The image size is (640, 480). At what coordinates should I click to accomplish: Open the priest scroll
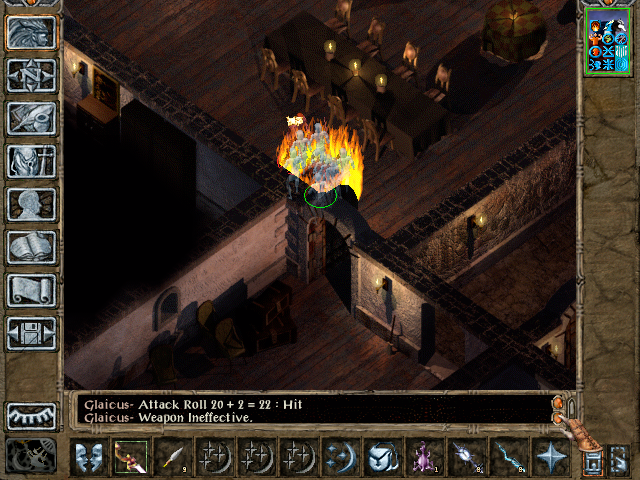point(31,290)
